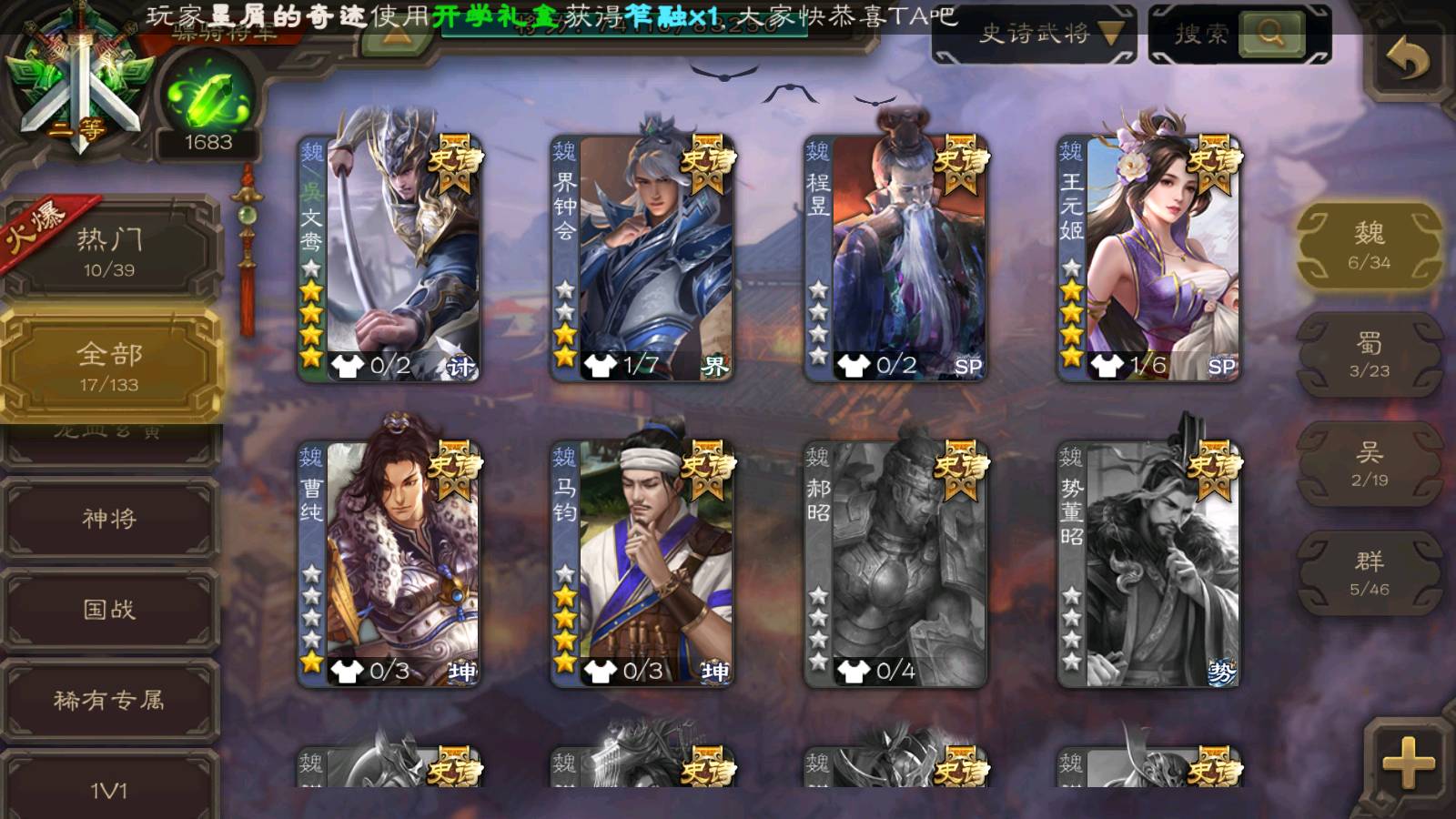Image resolution: width=1456 pixels, height=819 pixels.
Task: Open the 神将 category tab
Action: pos(109,519)
